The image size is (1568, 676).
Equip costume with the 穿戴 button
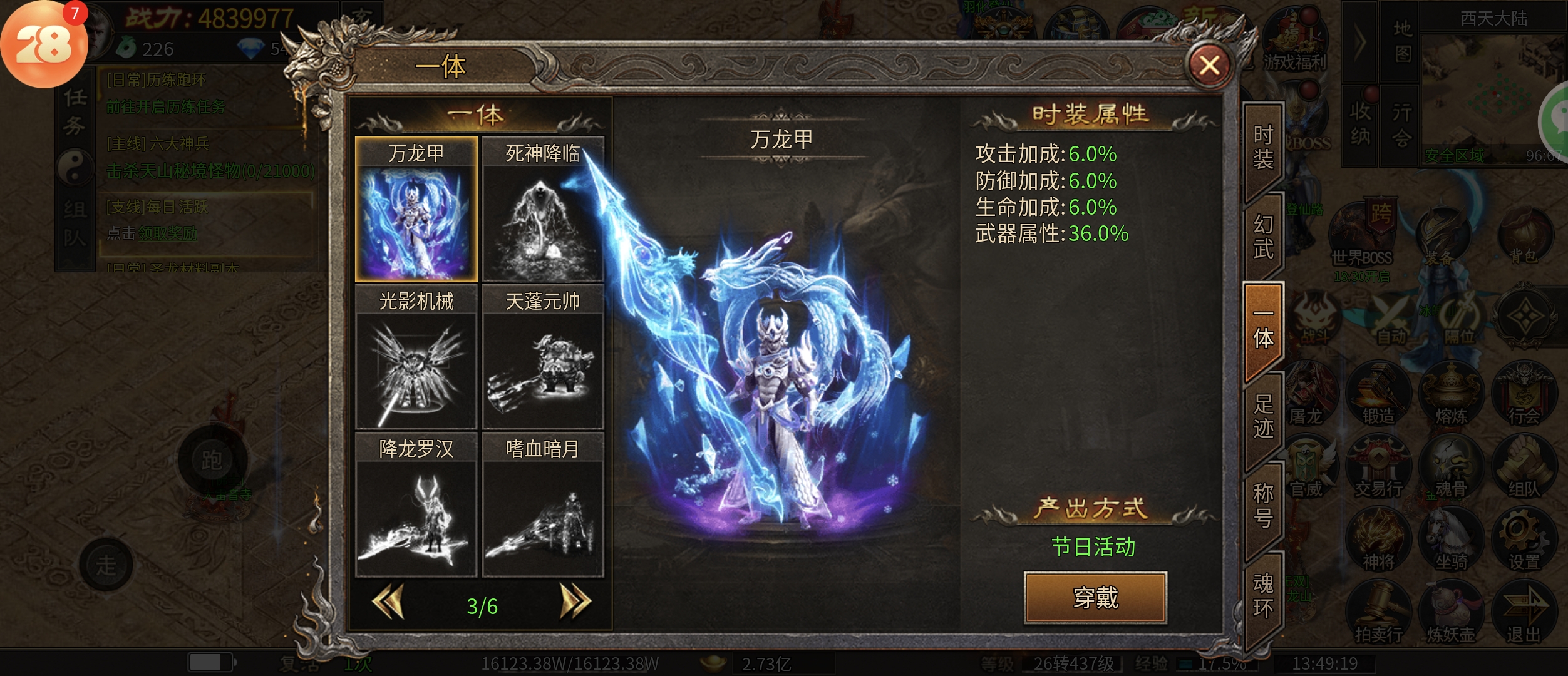[x=1095, y=598]
